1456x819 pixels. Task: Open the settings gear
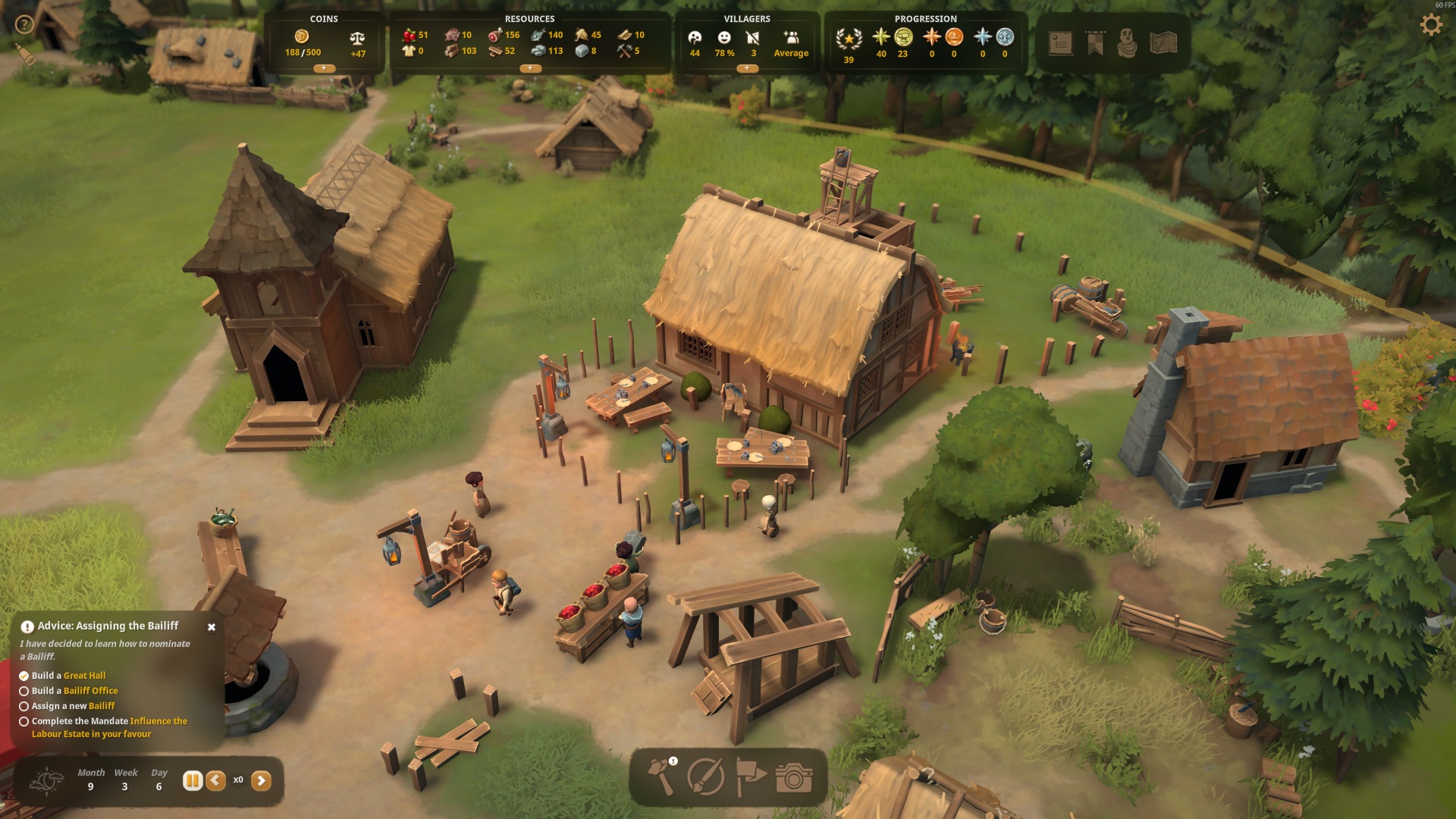[1431, 25]
